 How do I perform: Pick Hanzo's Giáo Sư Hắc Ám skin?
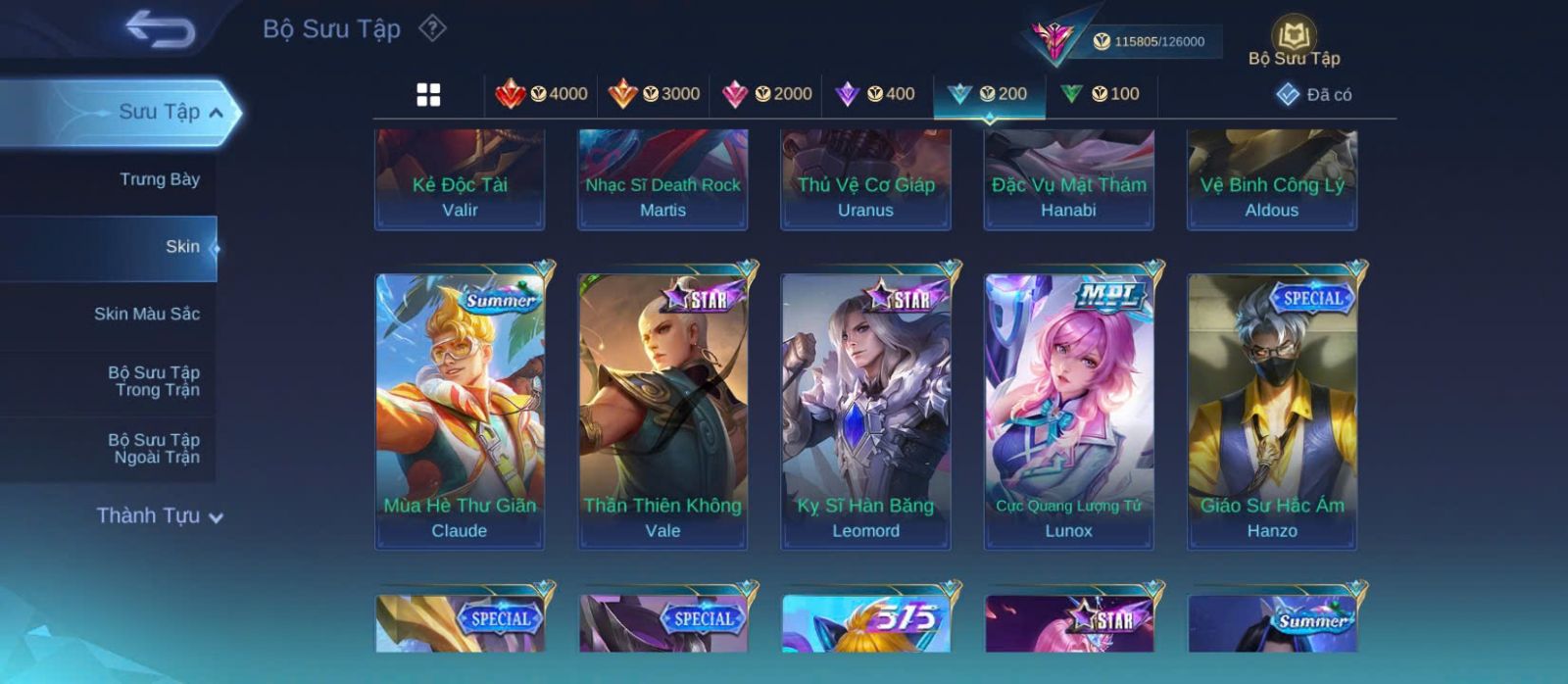(1272, 410)
